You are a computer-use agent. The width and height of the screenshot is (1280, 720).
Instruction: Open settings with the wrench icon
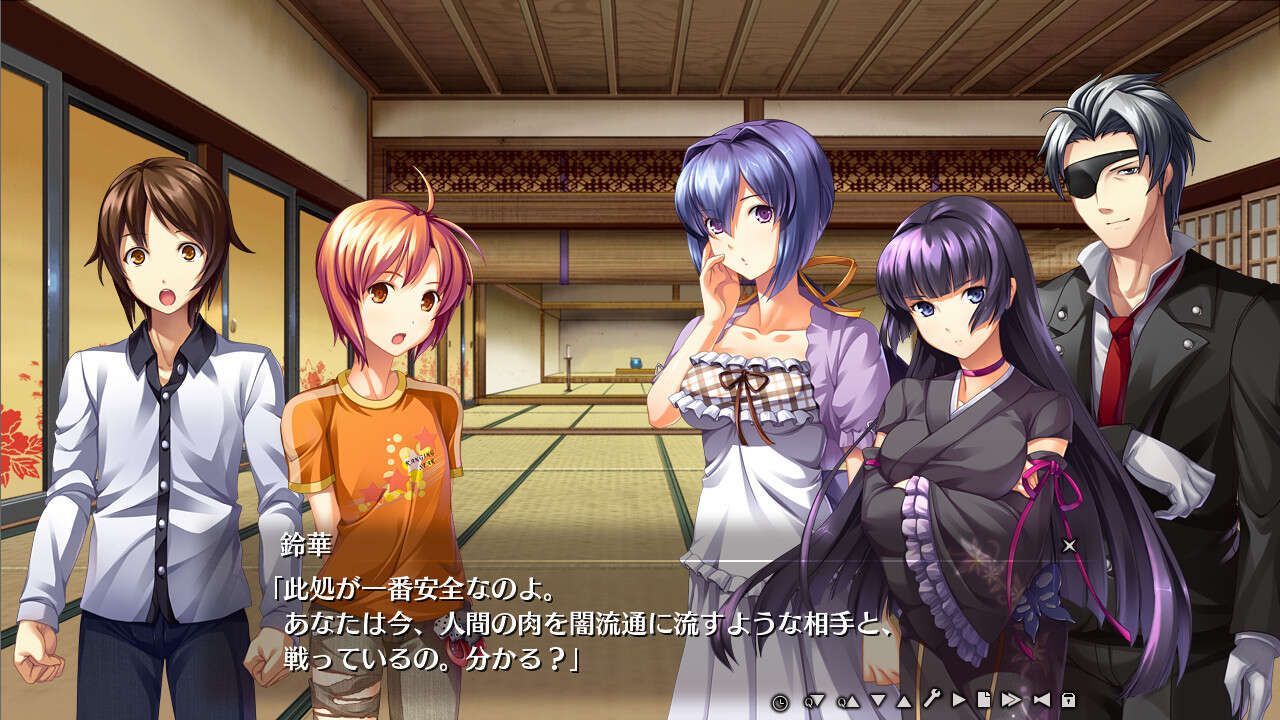click(931, 700)
